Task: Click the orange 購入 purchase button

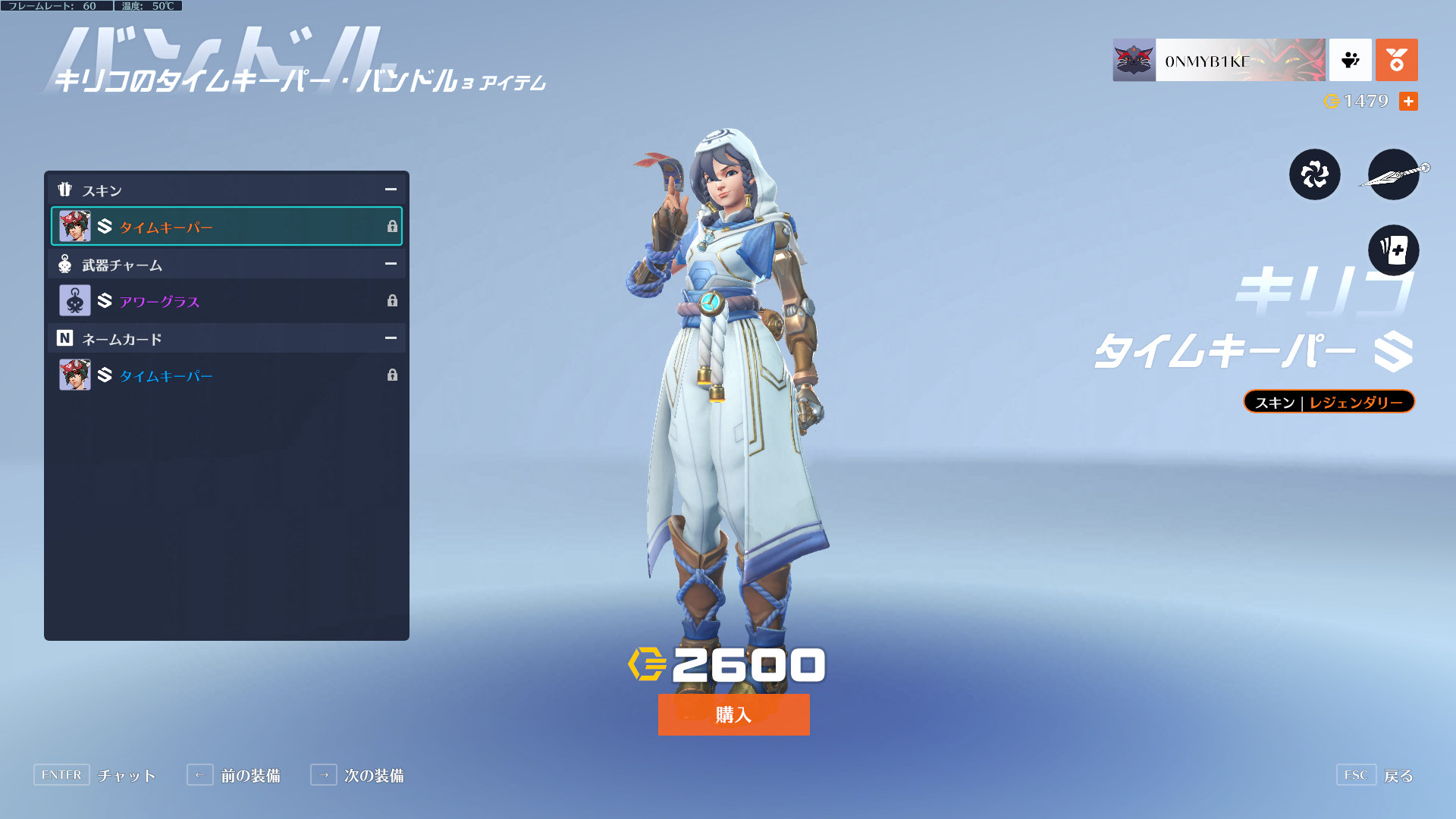Action: pos(733,714)
